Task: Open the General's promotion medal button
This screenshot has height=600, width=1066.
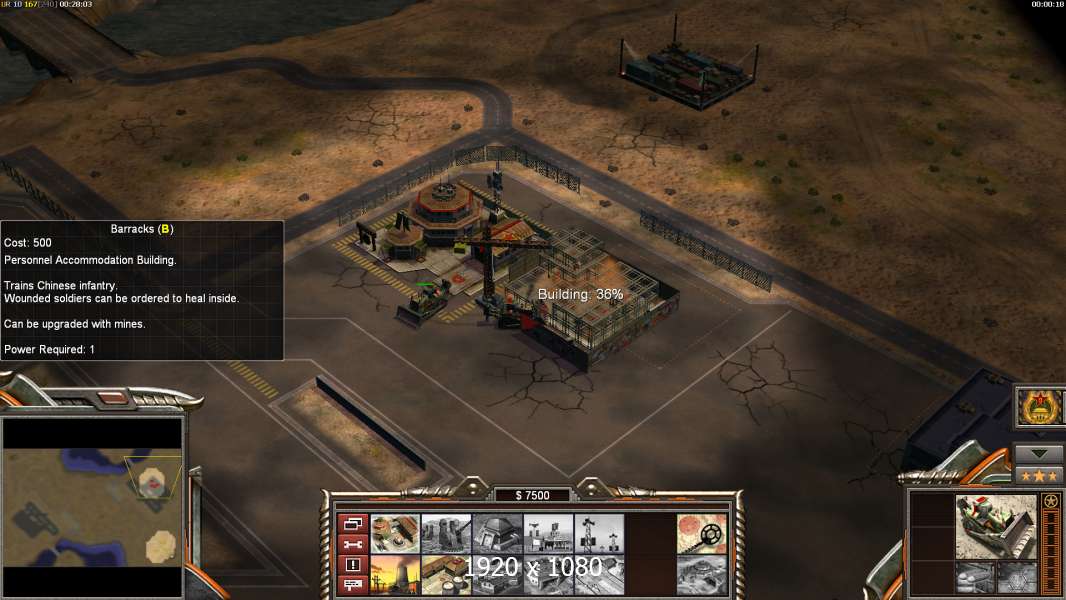Action: pos(1039,407)
